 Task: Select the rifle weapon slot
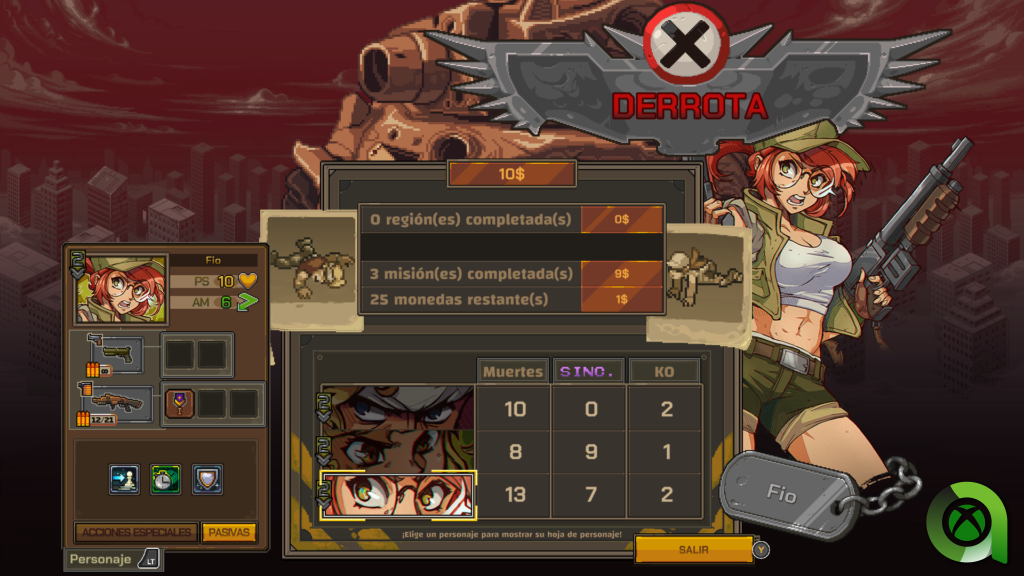tap(116, 403)
